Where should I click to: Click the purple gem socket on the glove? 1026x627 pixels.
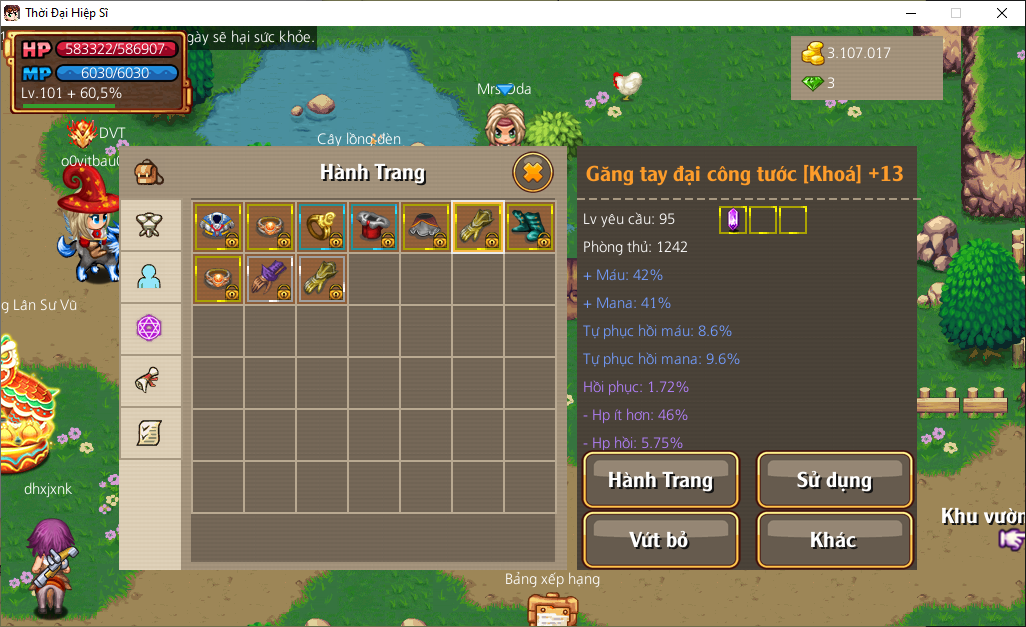733,220
